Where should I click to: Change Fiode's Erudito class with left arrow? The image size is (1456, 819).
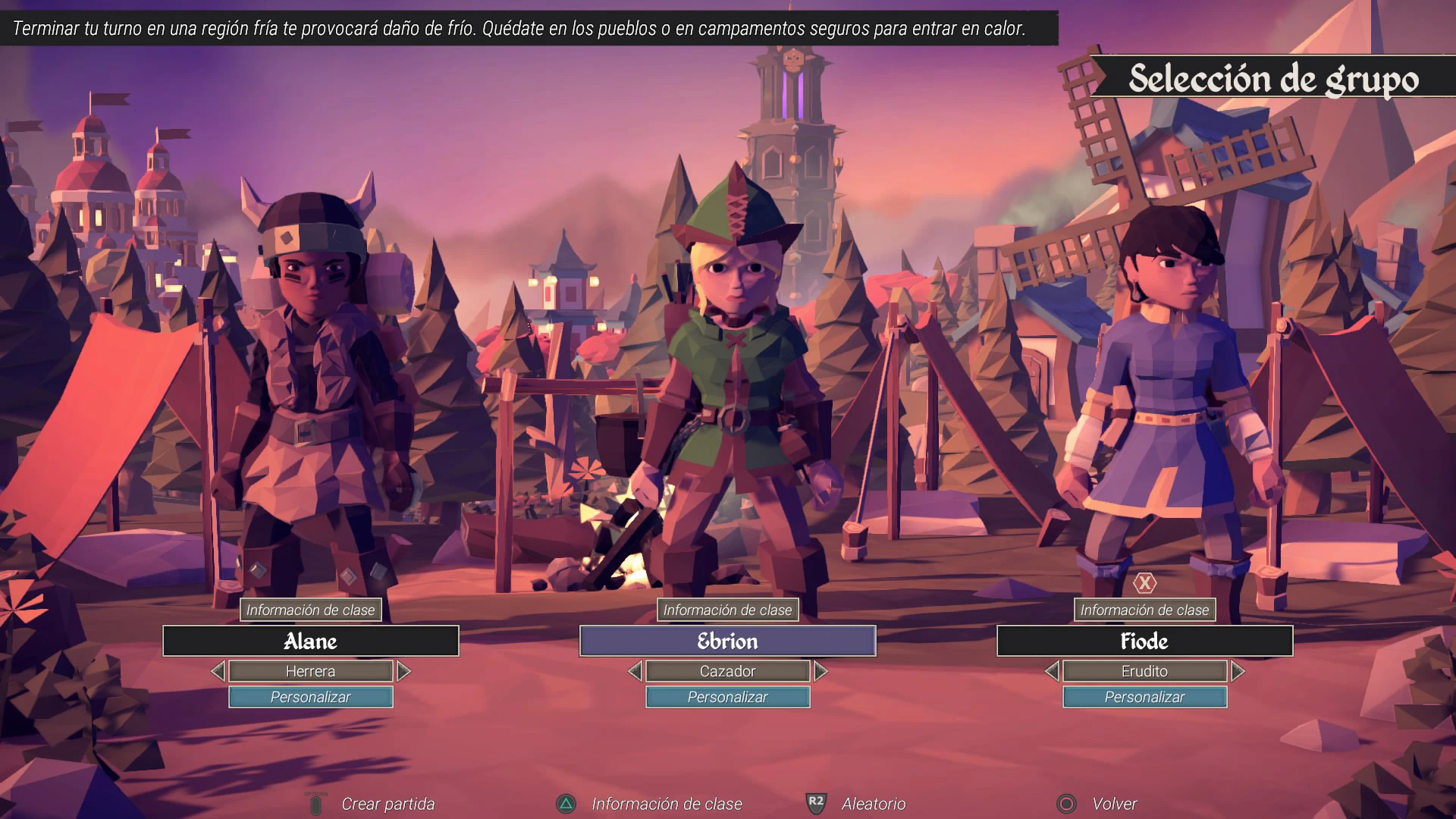click(1052, 671)
